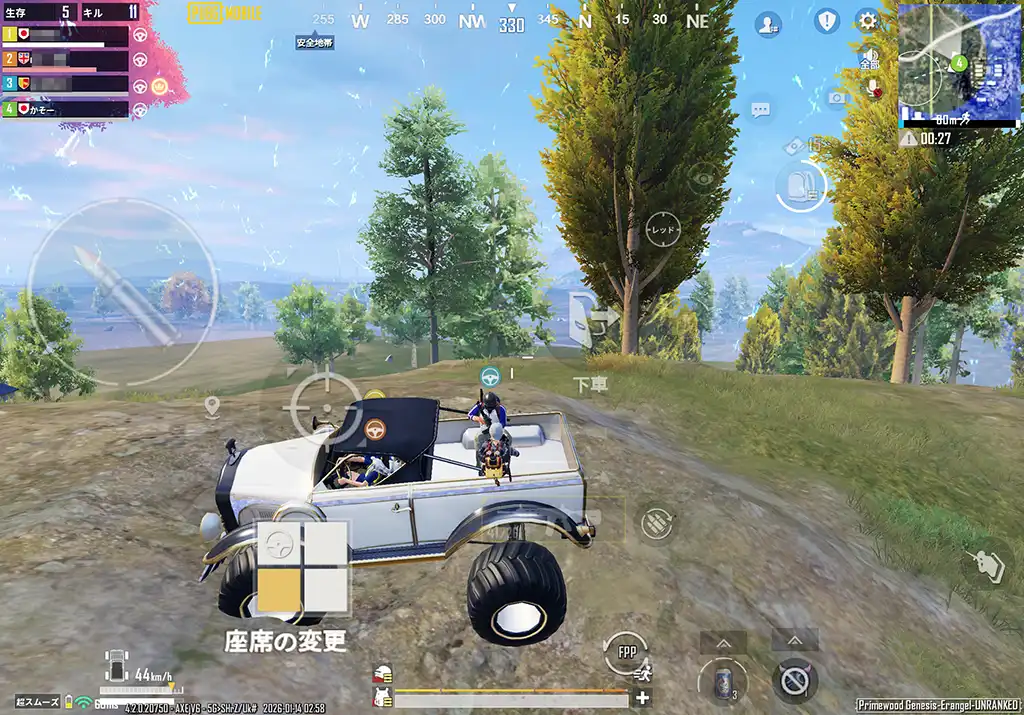The image size is (1024, 715).
Task: Switch to the driver seat tile
Action: coord(279,545)
